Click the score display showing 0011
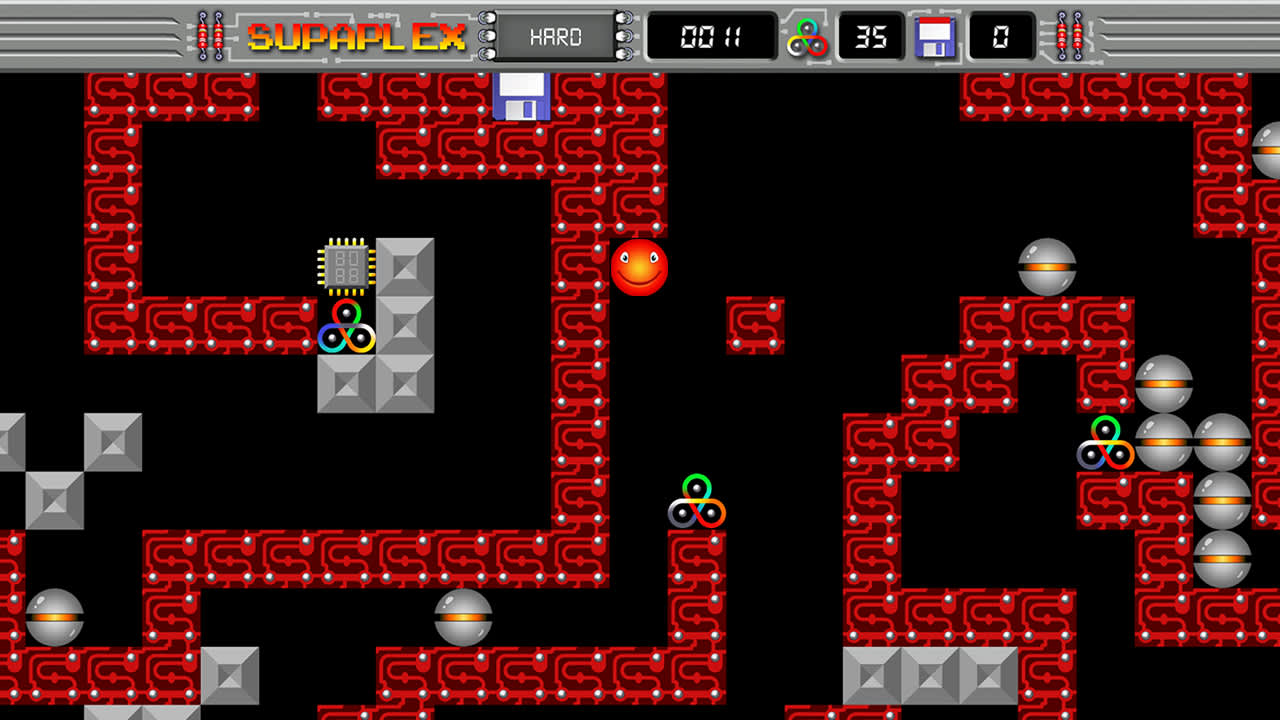Image resolution: width=1280 pixels, height=720 pixels. [712, 36]
